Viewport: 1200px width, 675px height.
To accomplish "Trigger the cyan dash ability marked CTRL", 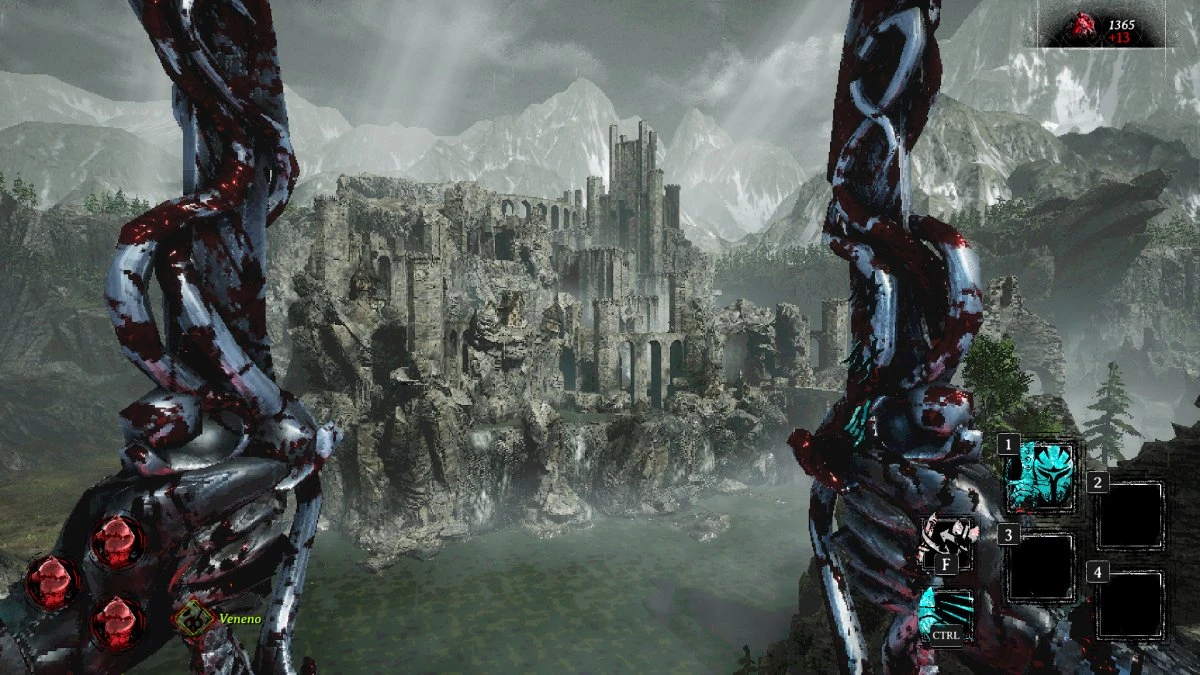I will [x=946, y=614].
